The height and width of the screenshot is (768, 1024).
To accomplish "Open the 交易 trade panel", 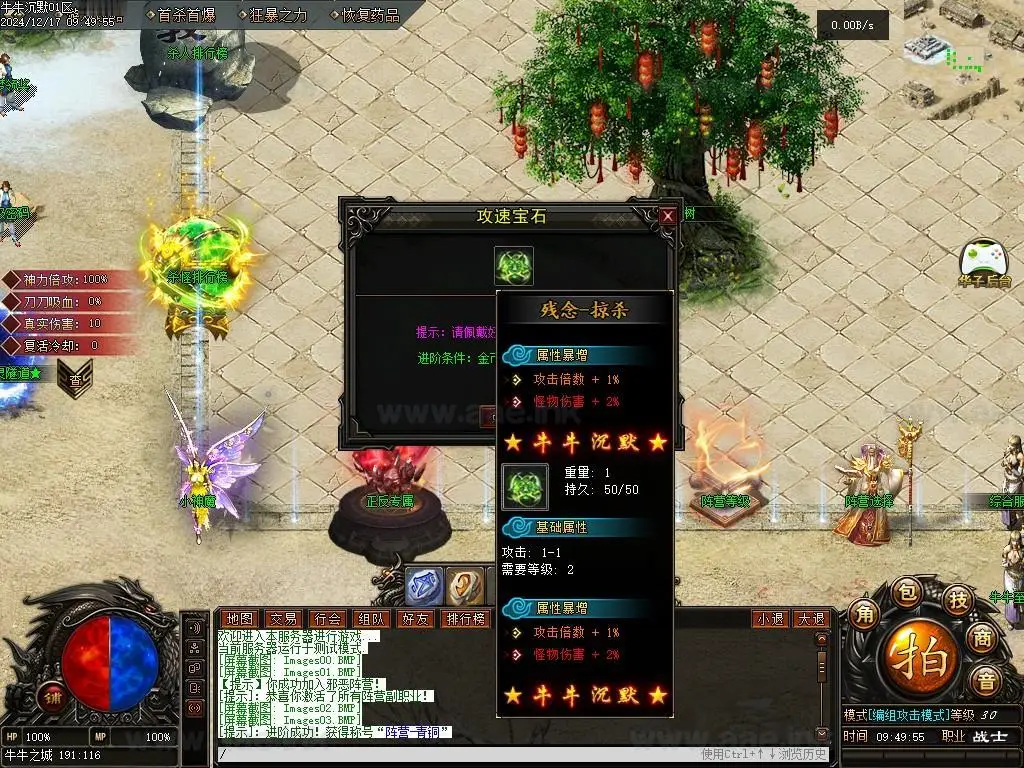I will tap(282, 619).
